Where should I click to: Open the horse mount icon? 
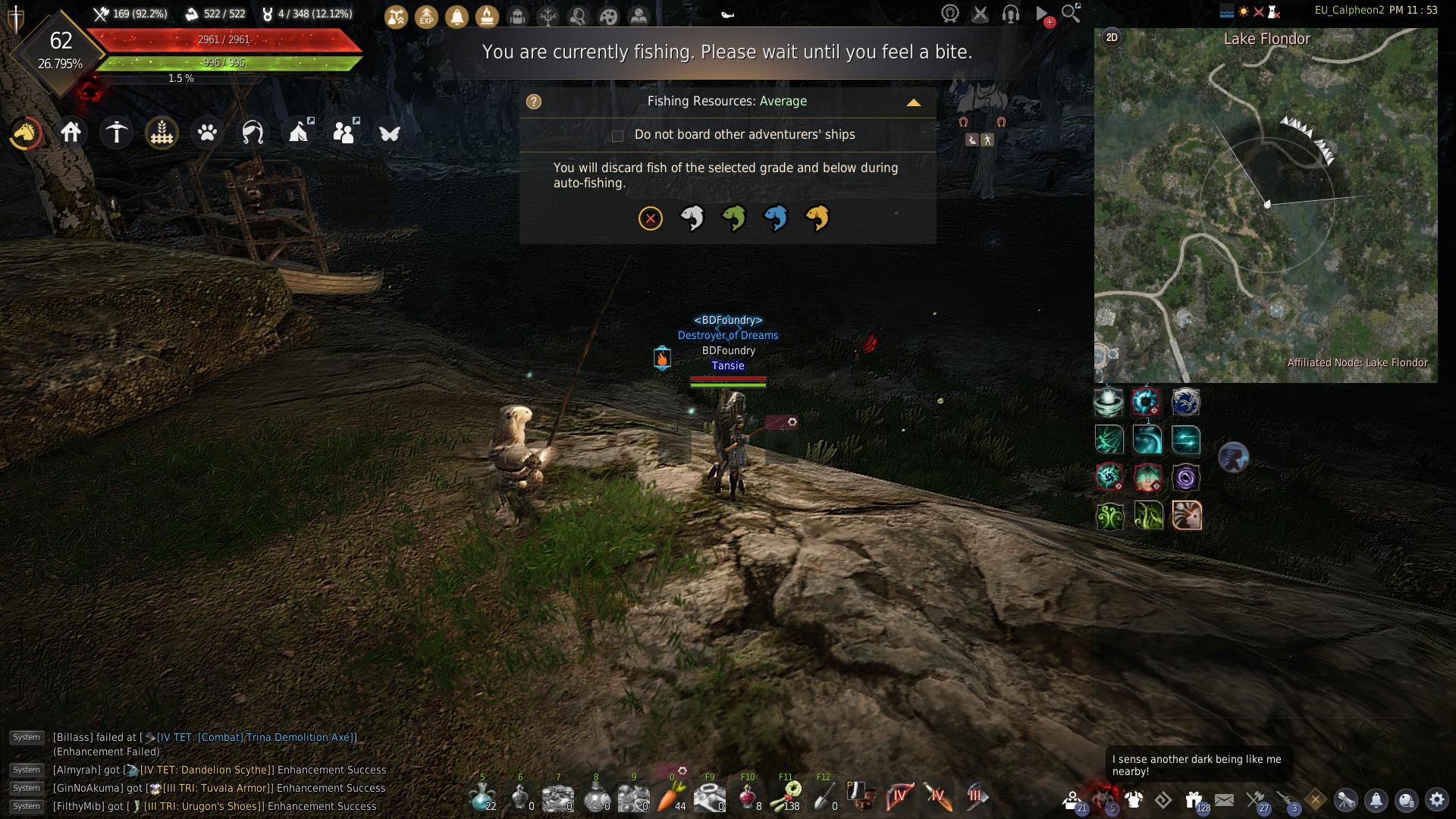26,133
